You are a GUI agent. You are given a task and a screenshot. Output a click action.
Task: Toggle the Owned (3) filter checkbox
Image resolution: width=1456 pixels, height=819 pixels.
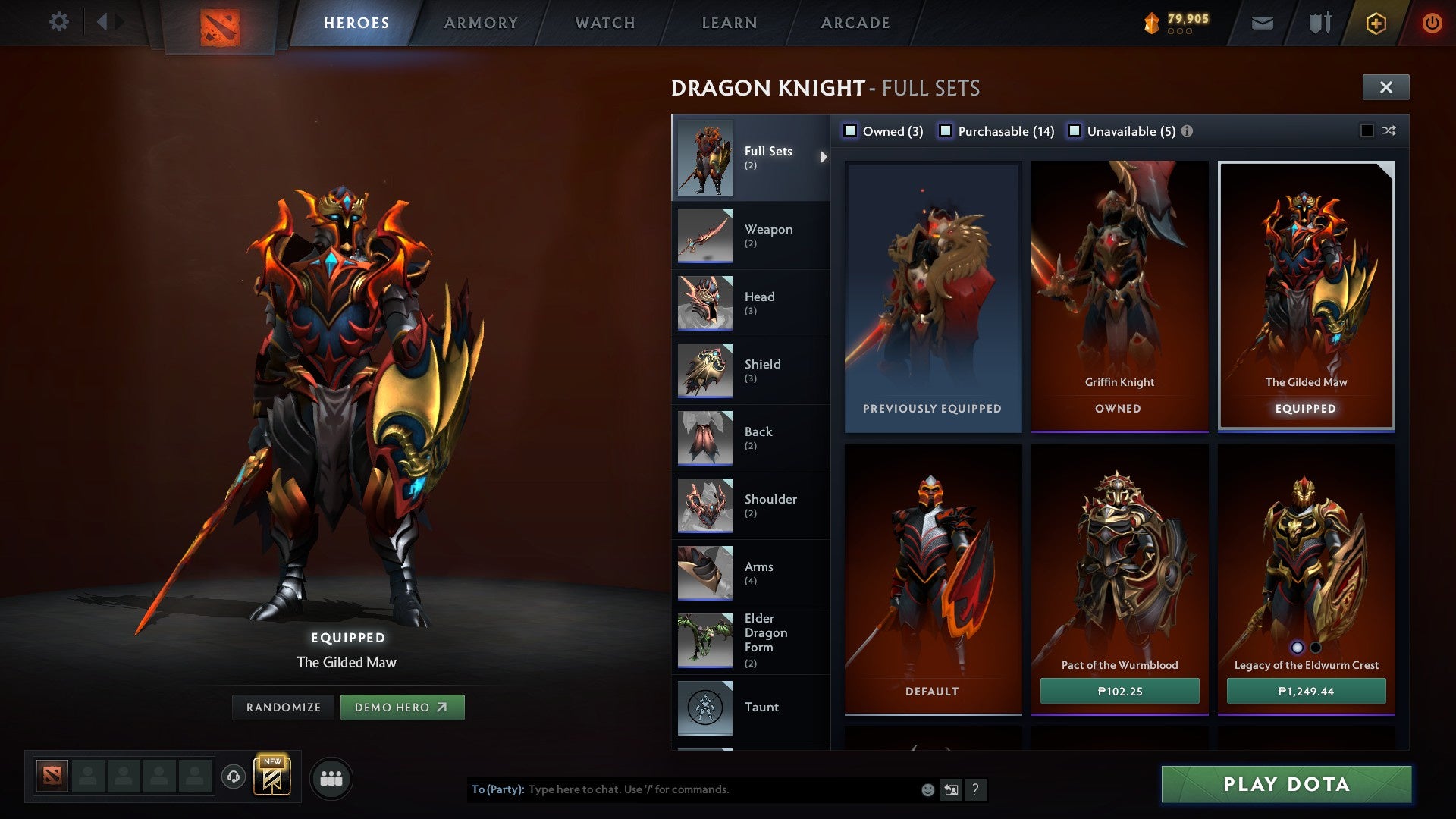[851, 130]
